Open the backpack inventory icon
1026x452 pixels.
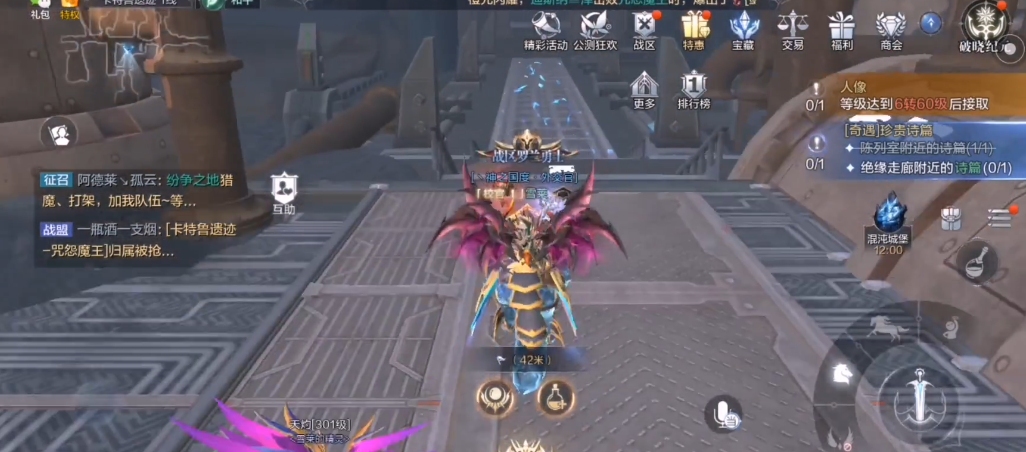[x=951, y=219]
